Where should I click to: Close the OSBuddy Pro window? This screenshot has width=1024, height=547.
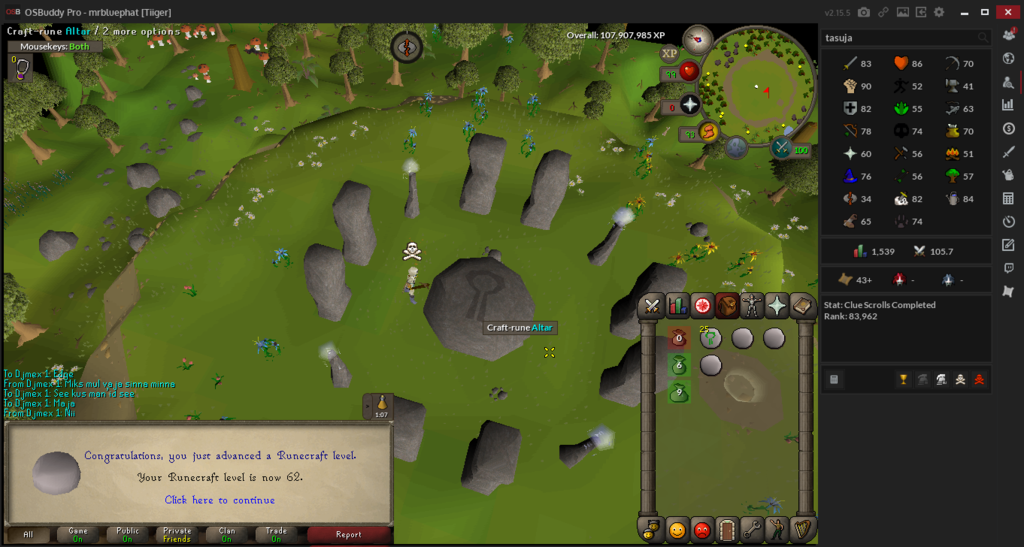pyautogui.click(x=1007, y=12)
